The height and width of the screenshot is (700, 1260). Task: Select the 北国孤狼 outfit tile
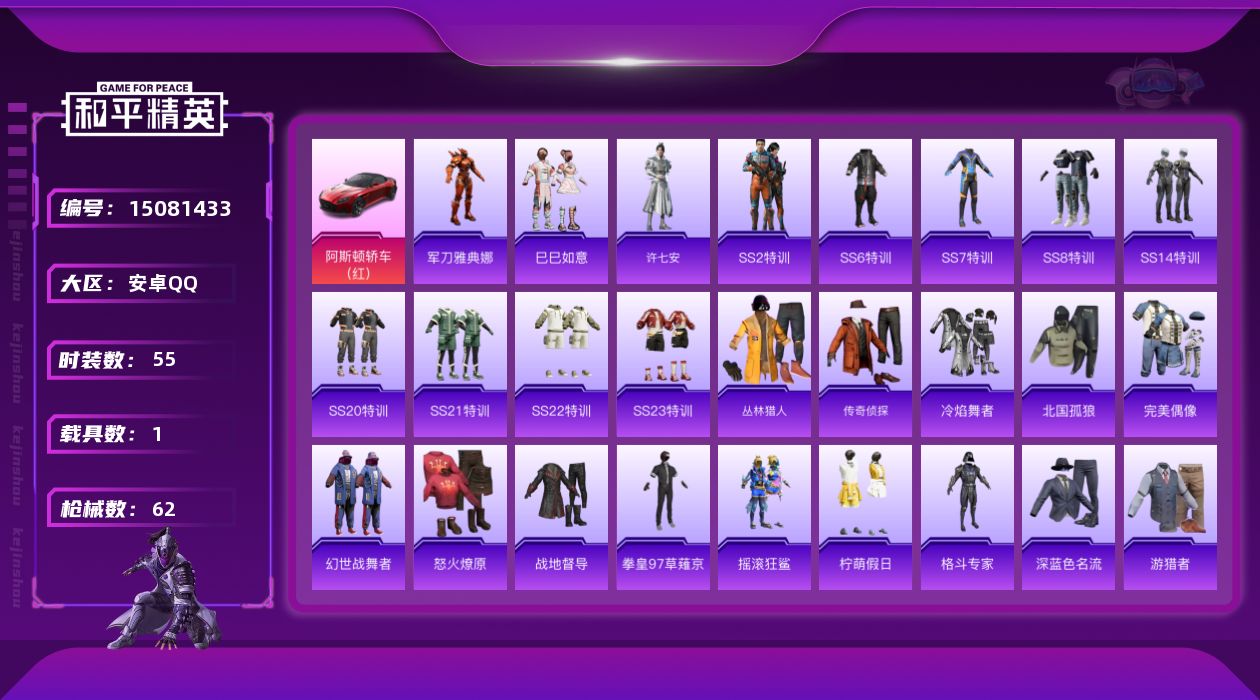pos(1068,364)
